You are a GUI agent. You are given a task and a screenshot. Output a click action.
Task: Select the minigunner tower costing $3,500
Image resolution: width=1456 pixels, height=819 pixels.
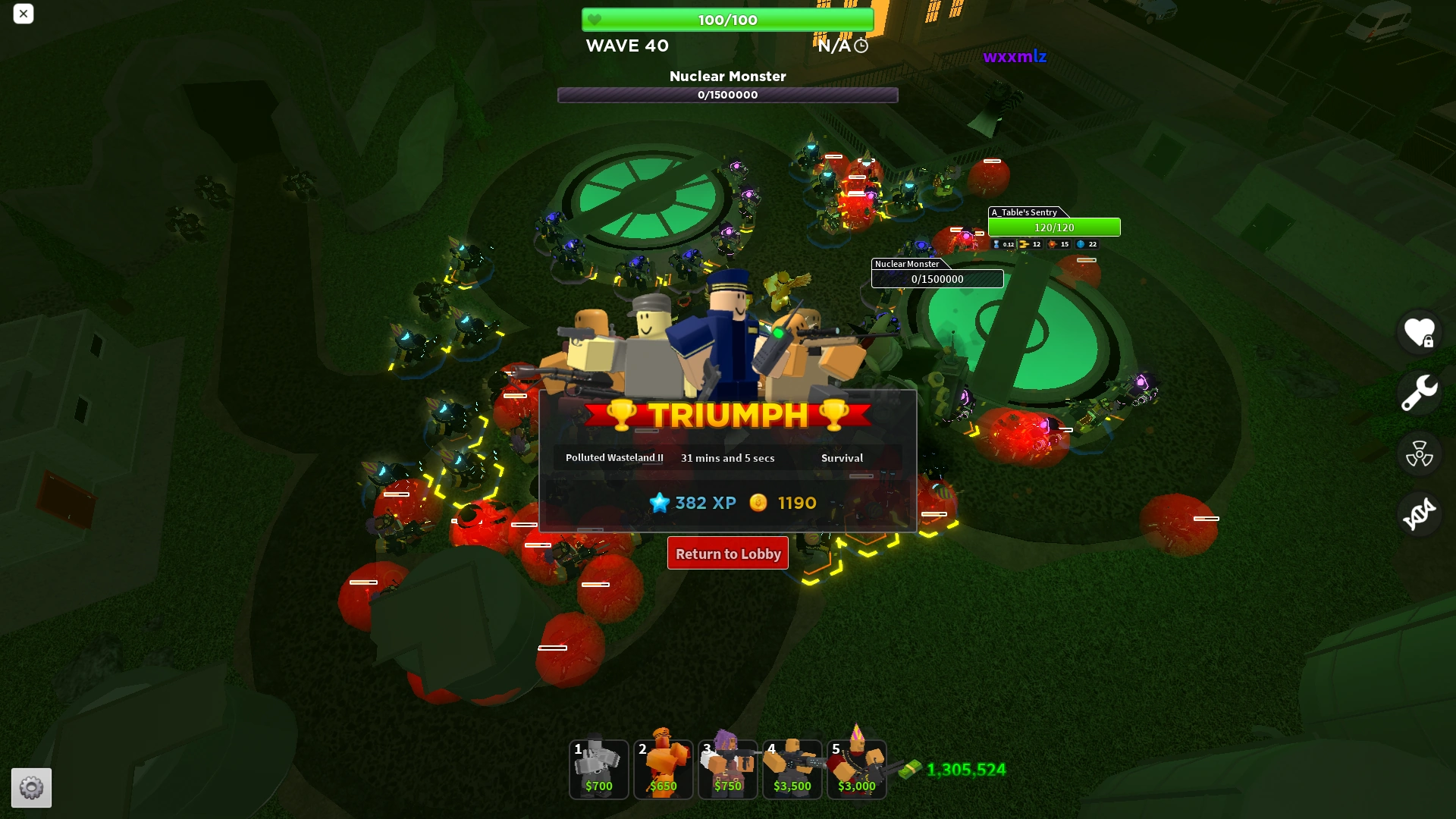pyautogui.click(x=792, y=769)
